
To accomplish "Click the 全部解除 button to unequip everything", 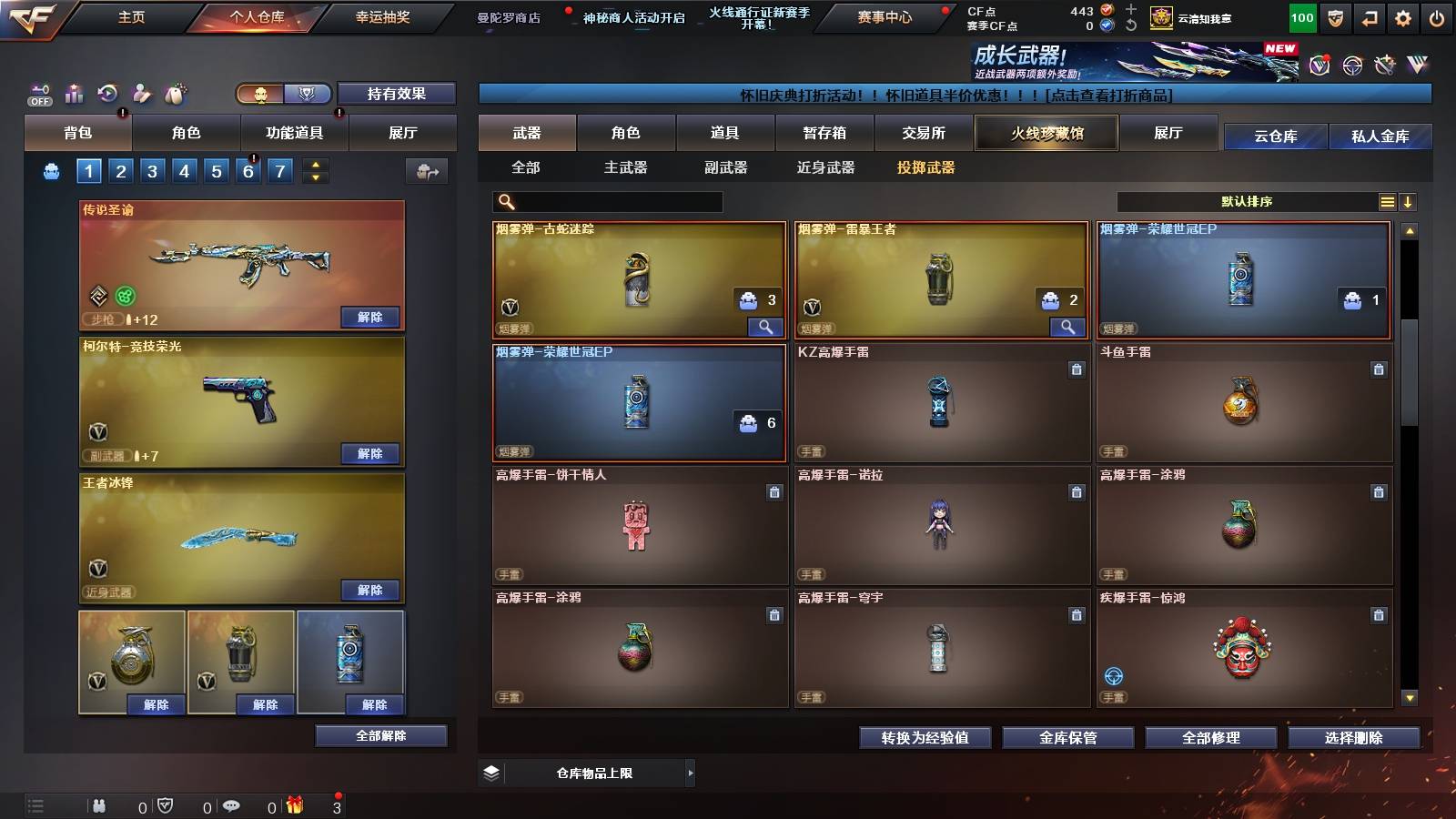I will [379, 735].
